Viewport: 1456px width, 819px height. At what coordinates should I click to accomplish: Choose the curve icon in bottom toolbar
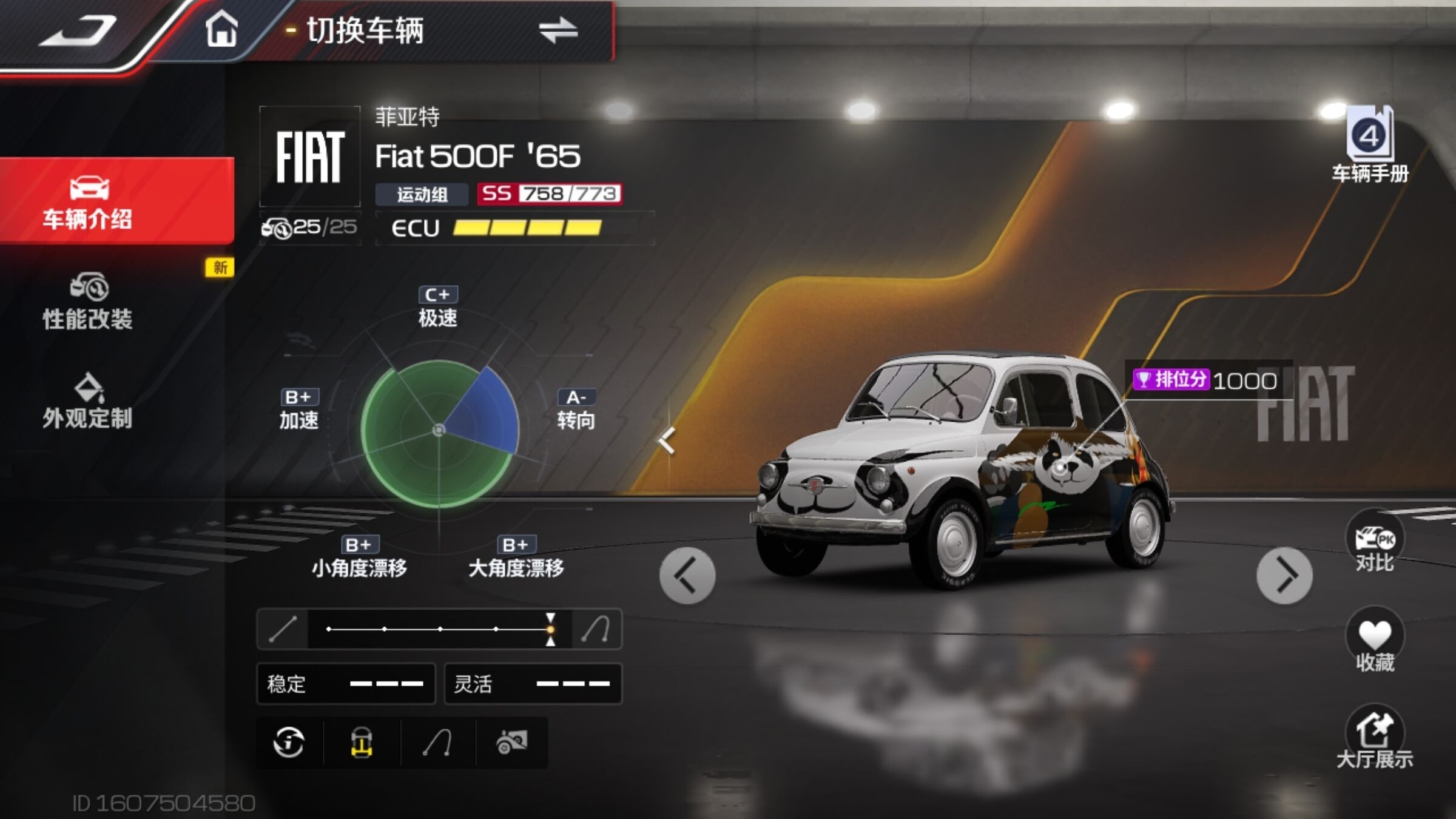(x=437, y=743)
